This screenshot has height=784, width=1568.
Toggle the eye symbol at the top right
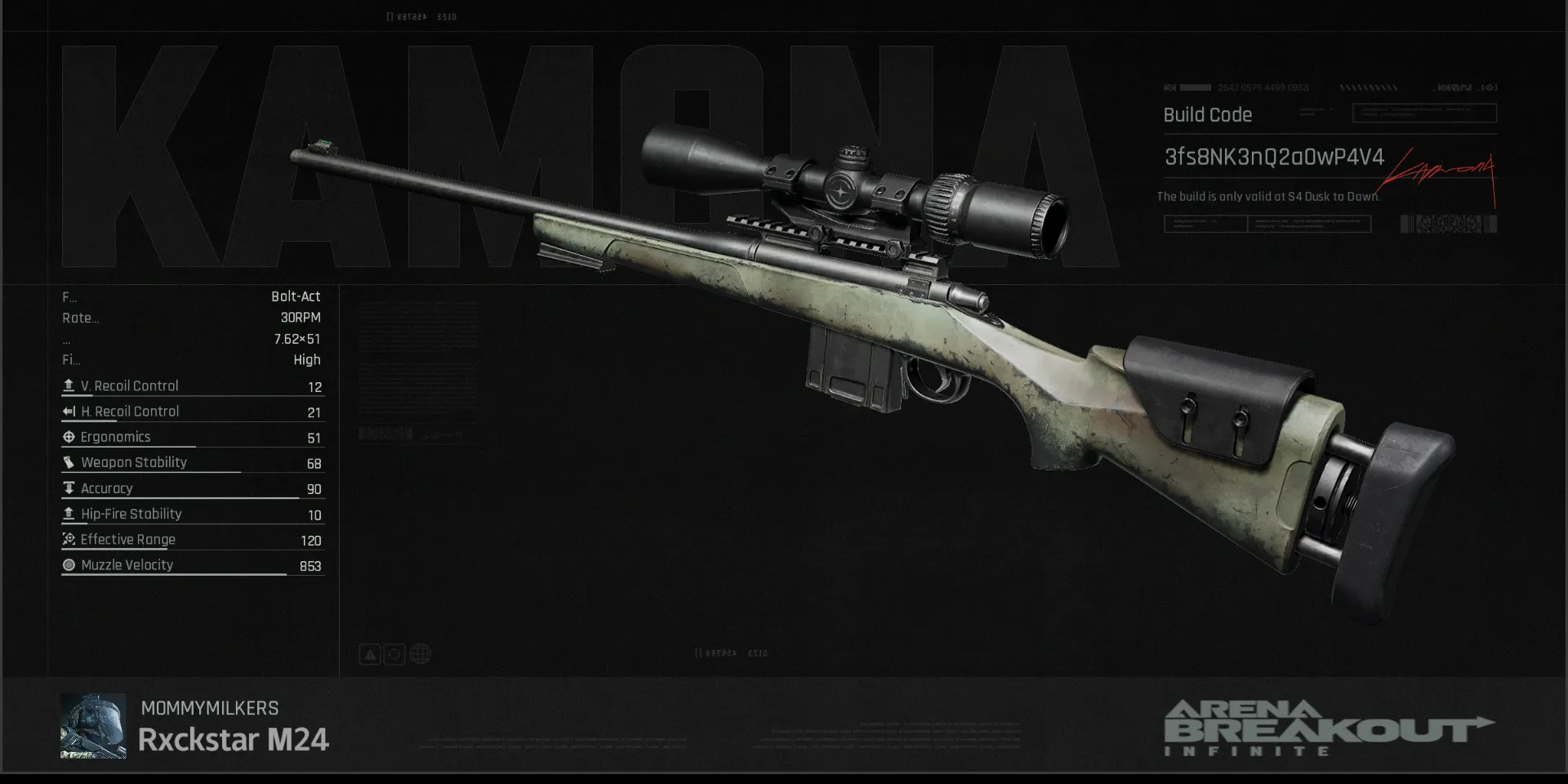coord(1488,87)
